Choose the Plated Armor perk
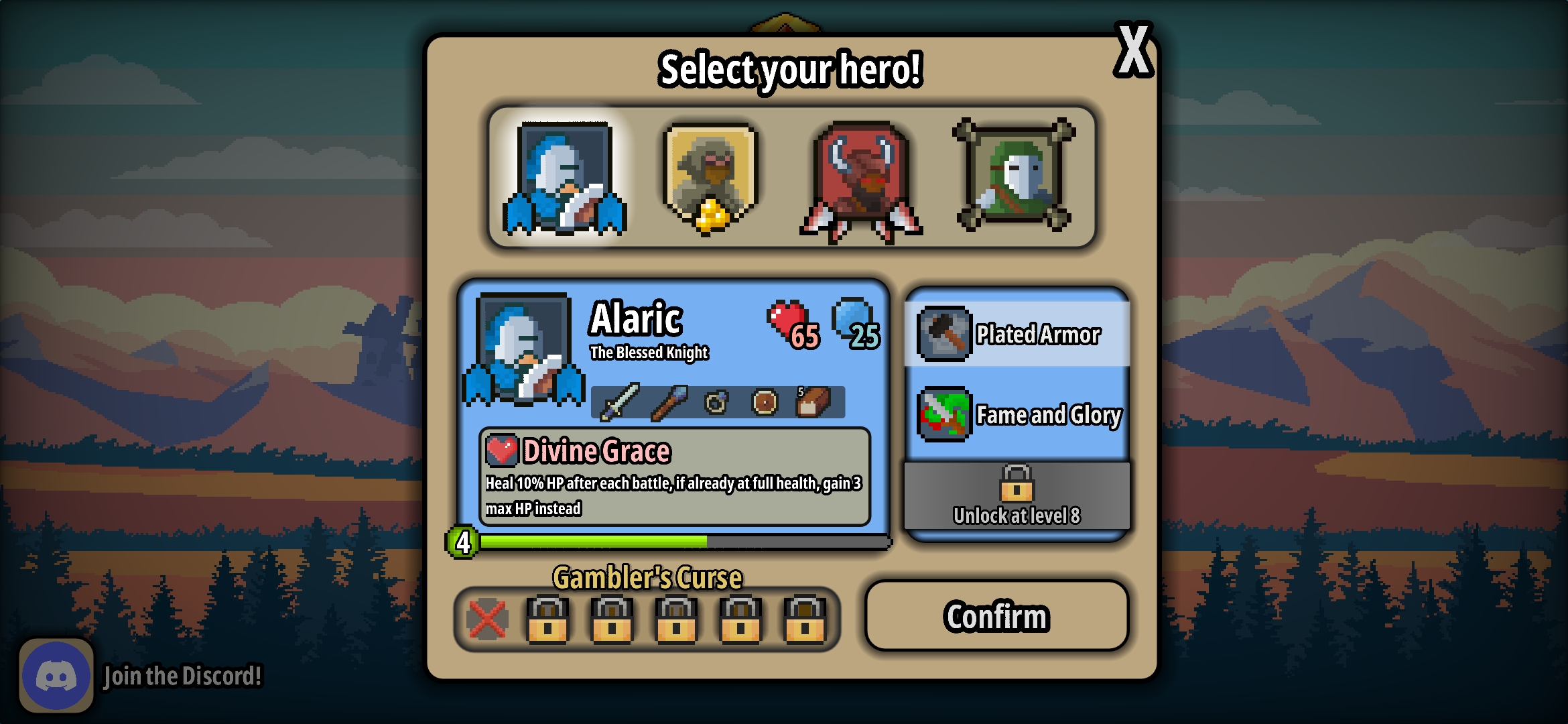 coord(1017,334)
